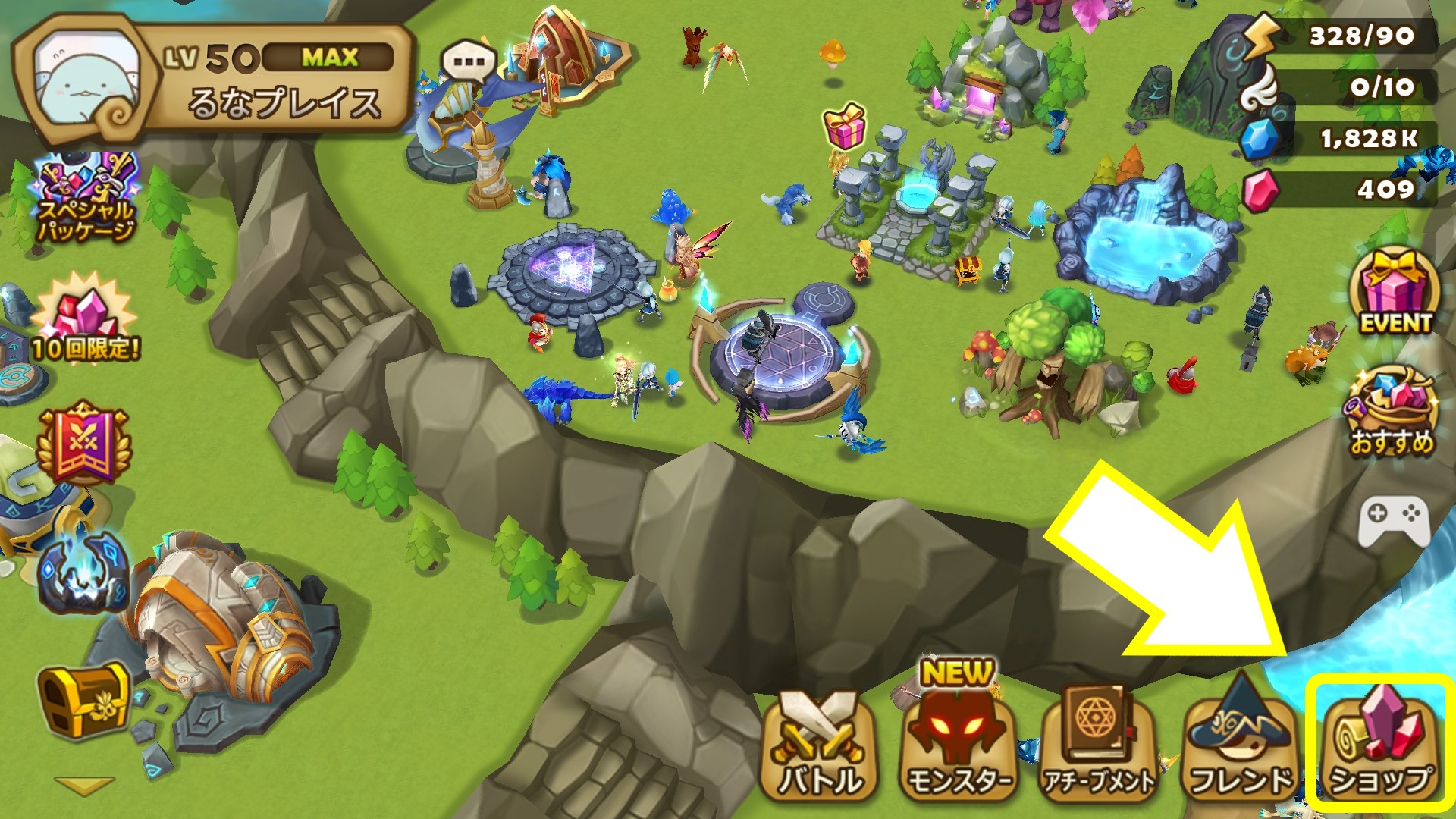Open the chat speech bubble

[469, 62]
